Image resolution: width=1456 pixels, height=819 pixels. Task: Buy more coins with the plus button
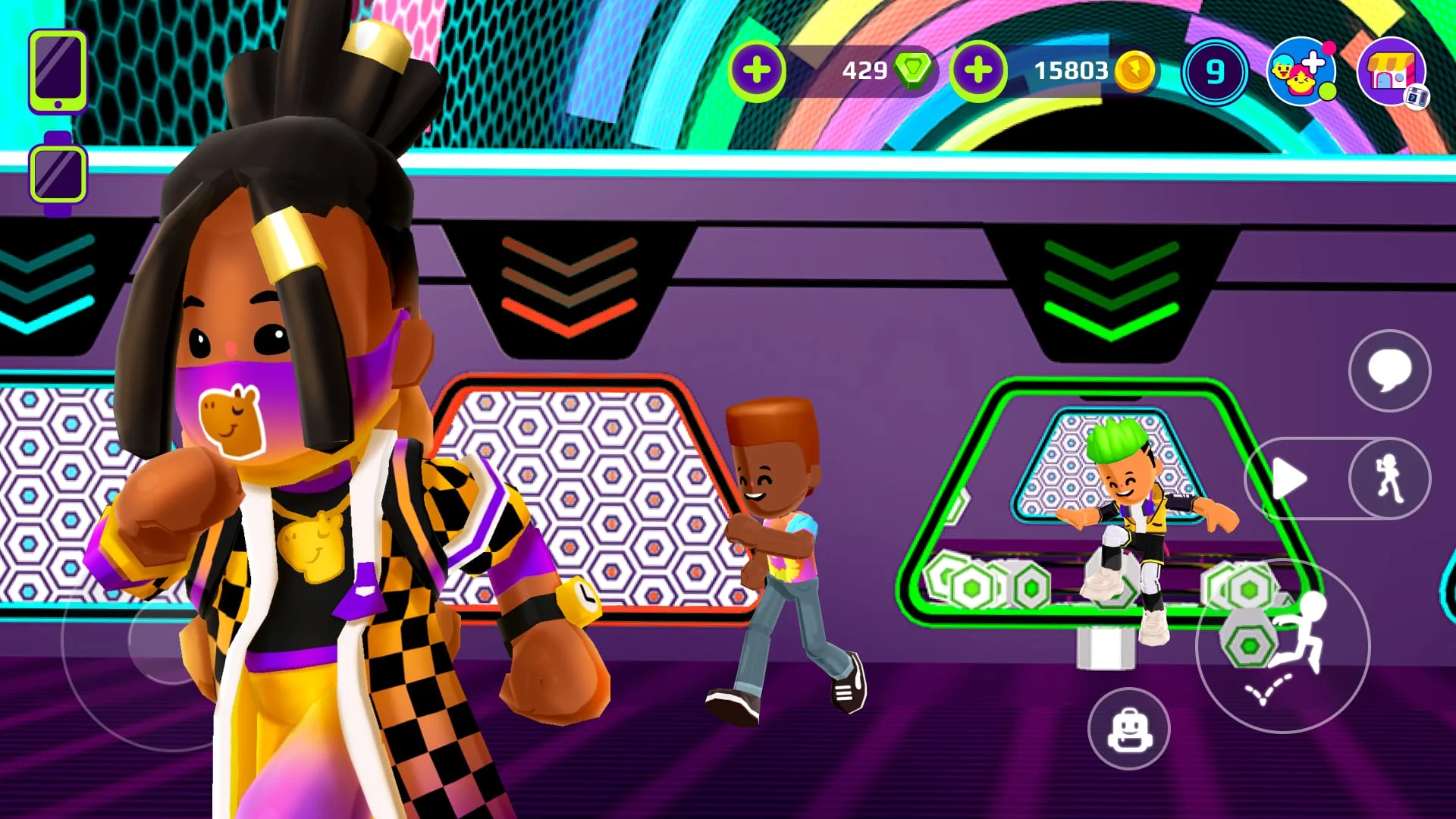pyautogui.click(x=979, y=72)
